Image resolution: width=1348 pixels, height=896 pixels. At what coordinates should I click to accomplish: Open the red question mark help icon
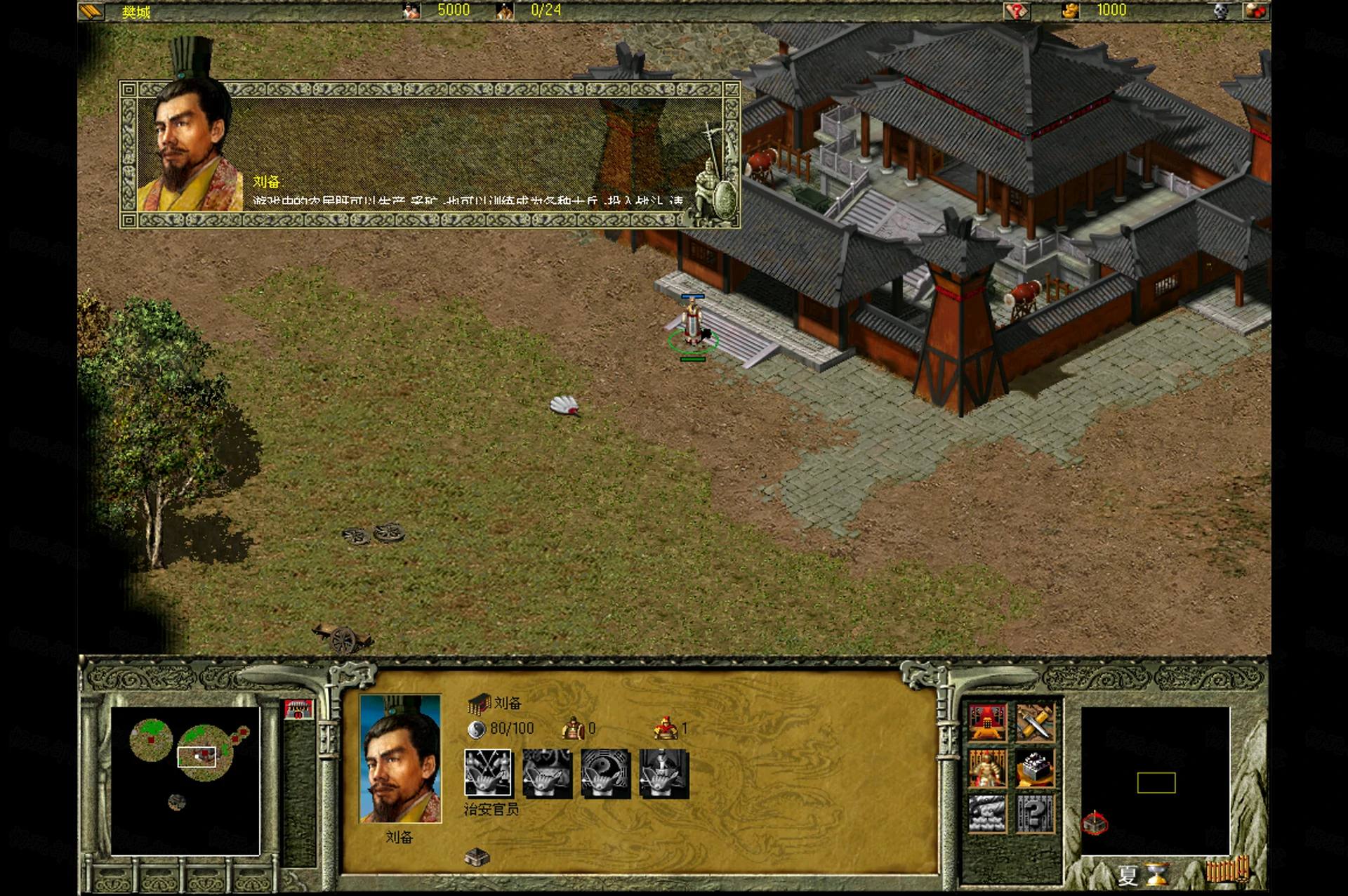point(1016,11)
